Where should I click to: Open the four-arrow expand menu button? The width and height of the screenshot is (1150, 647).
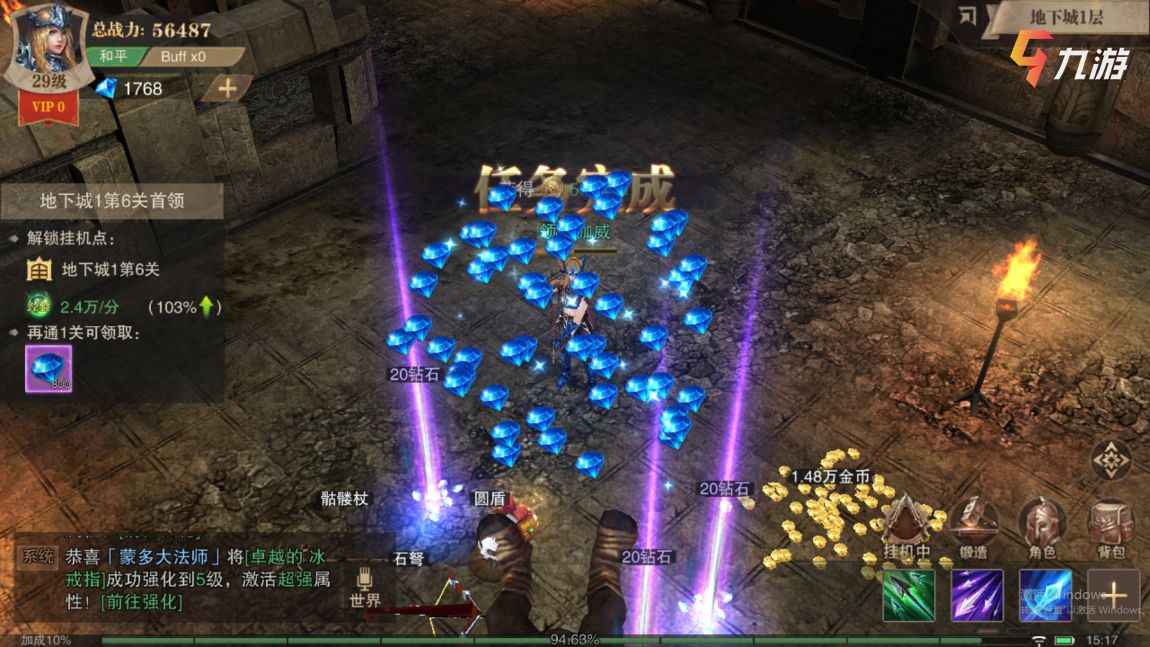[x=1110, y=459]
